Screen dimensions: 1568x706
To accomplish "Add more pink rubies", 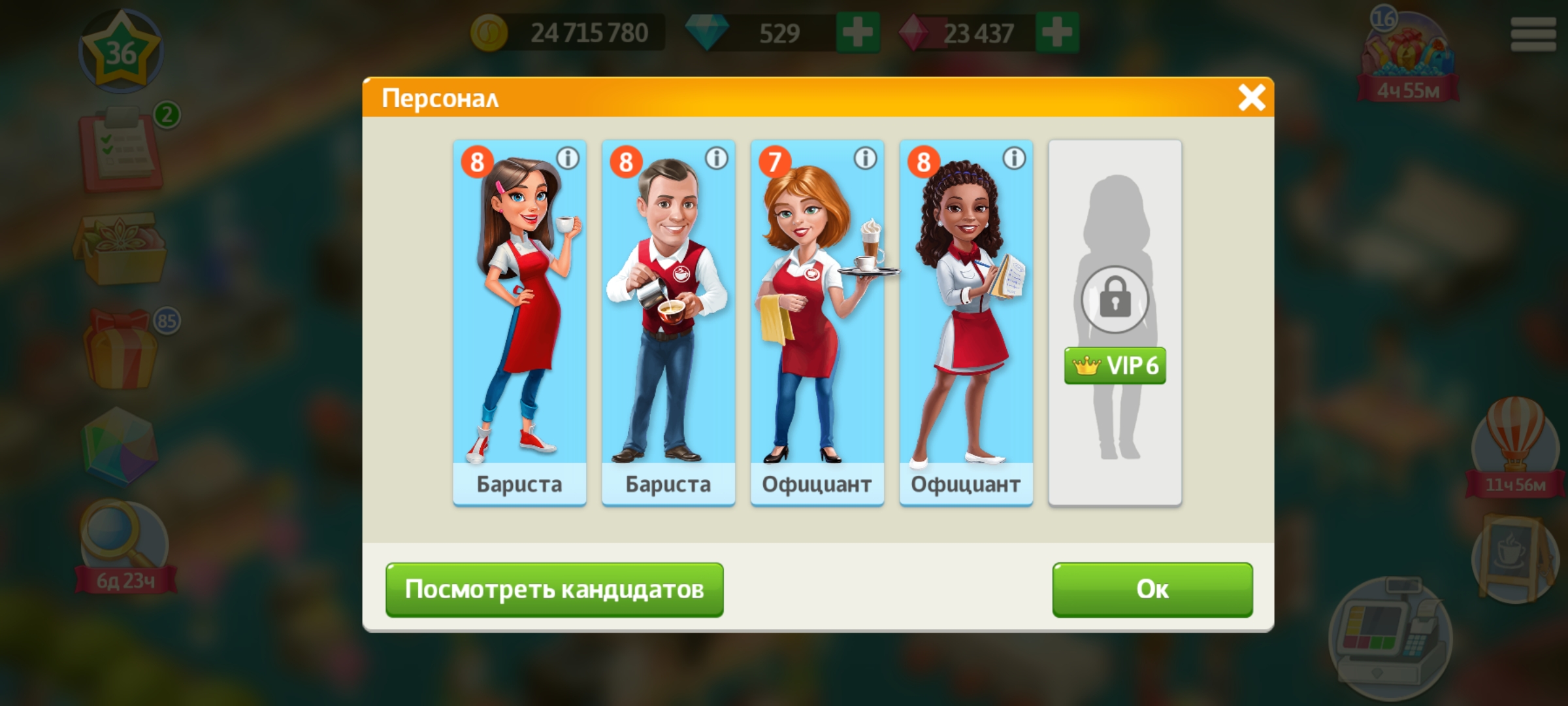I will click(x=1056, y=33).
